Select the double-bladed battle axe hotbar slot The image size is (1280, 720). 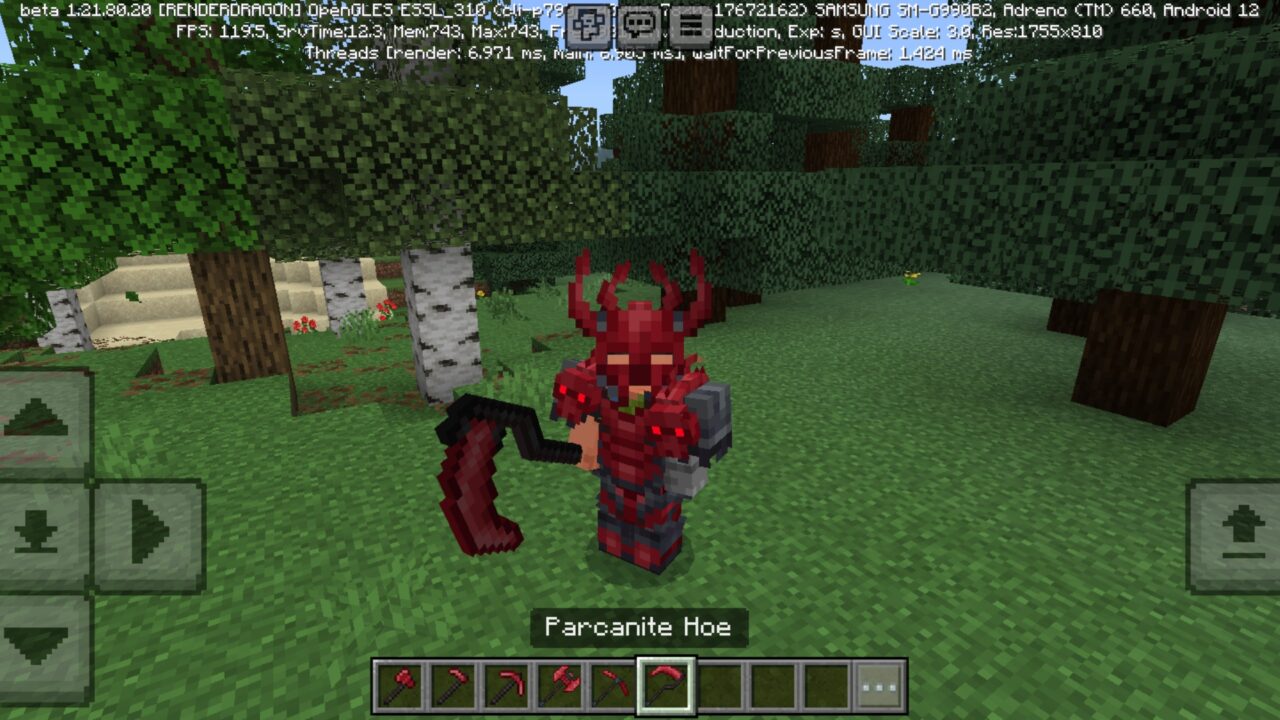pos(559,686)
